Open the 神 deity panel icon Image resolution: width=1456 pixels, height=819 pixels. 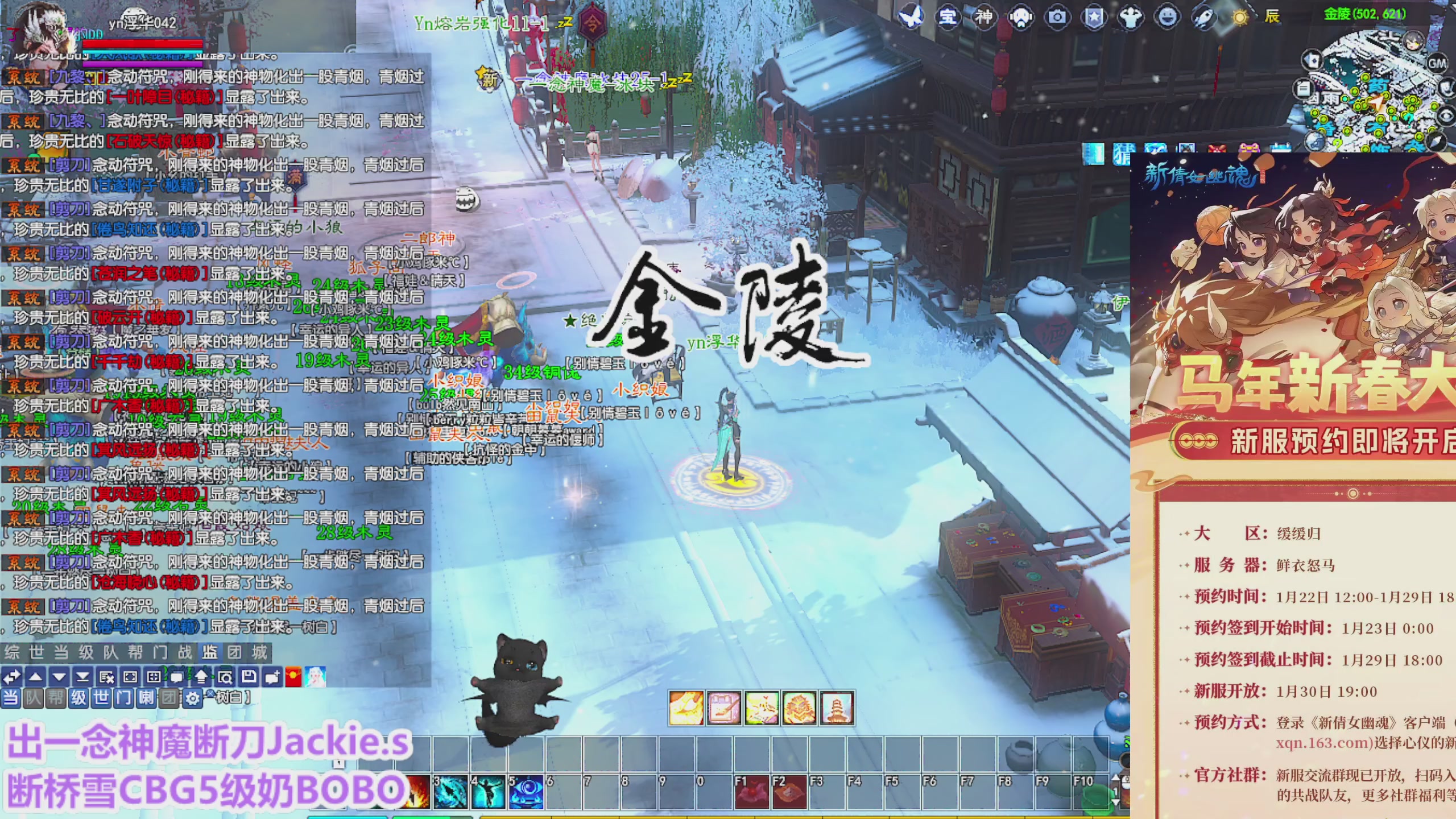point(985,16)
